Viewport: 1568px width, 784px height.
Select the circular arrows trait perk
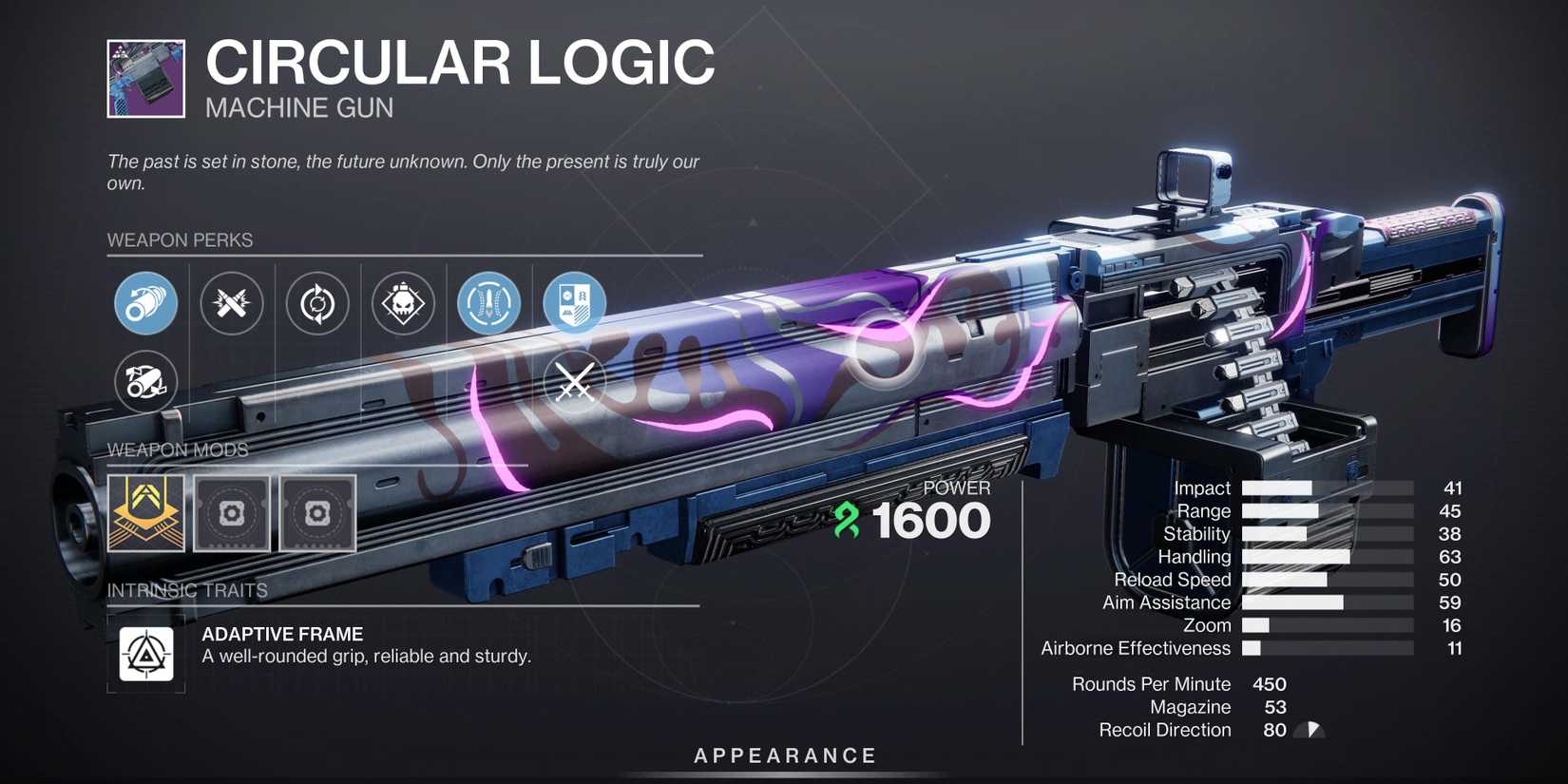pyautogui.click(x=316, y=303)
